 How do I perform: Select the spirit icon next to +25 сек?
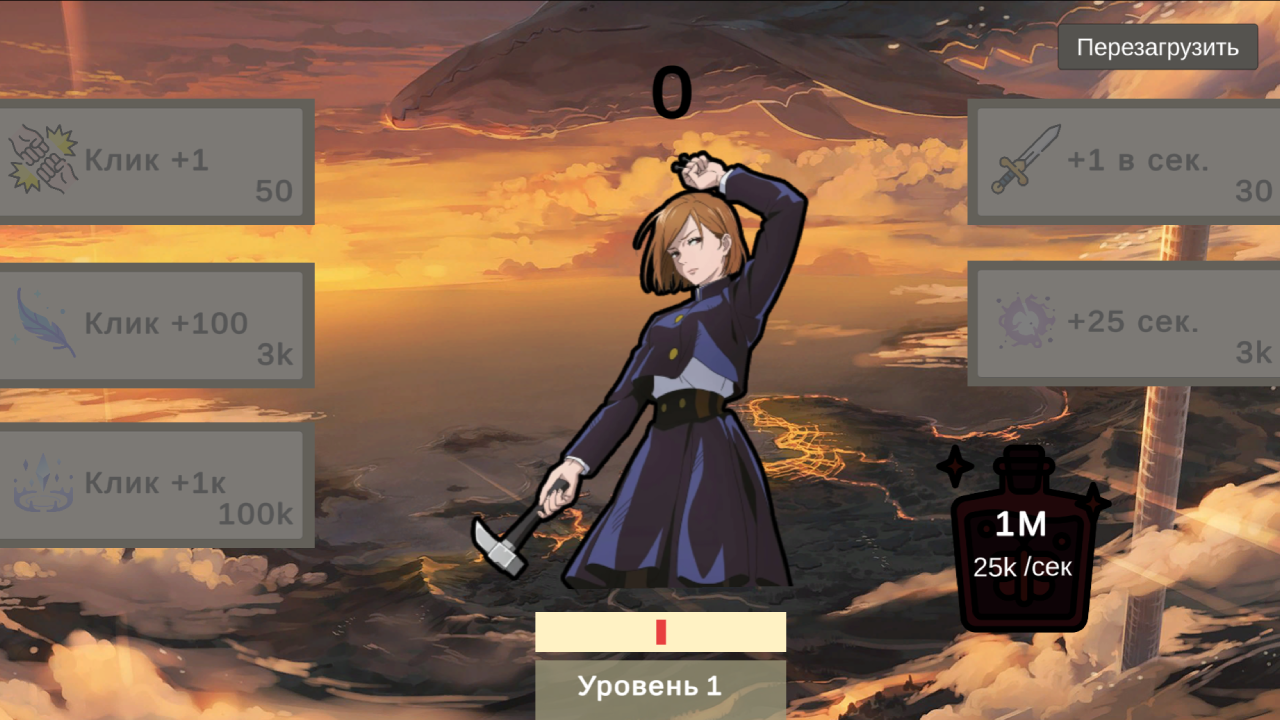[x=1028, y=320]
